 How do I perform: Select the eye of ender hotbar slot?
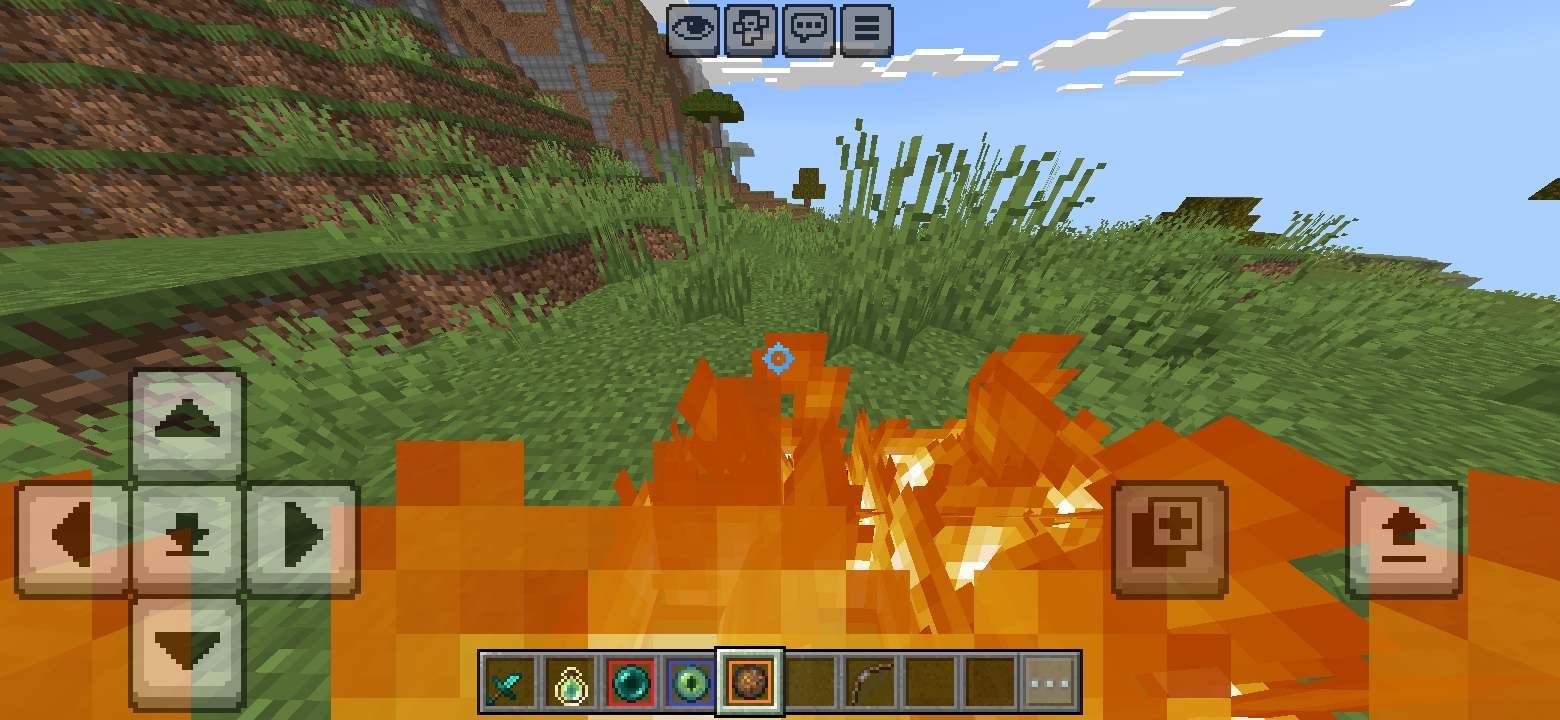[689, 683]
